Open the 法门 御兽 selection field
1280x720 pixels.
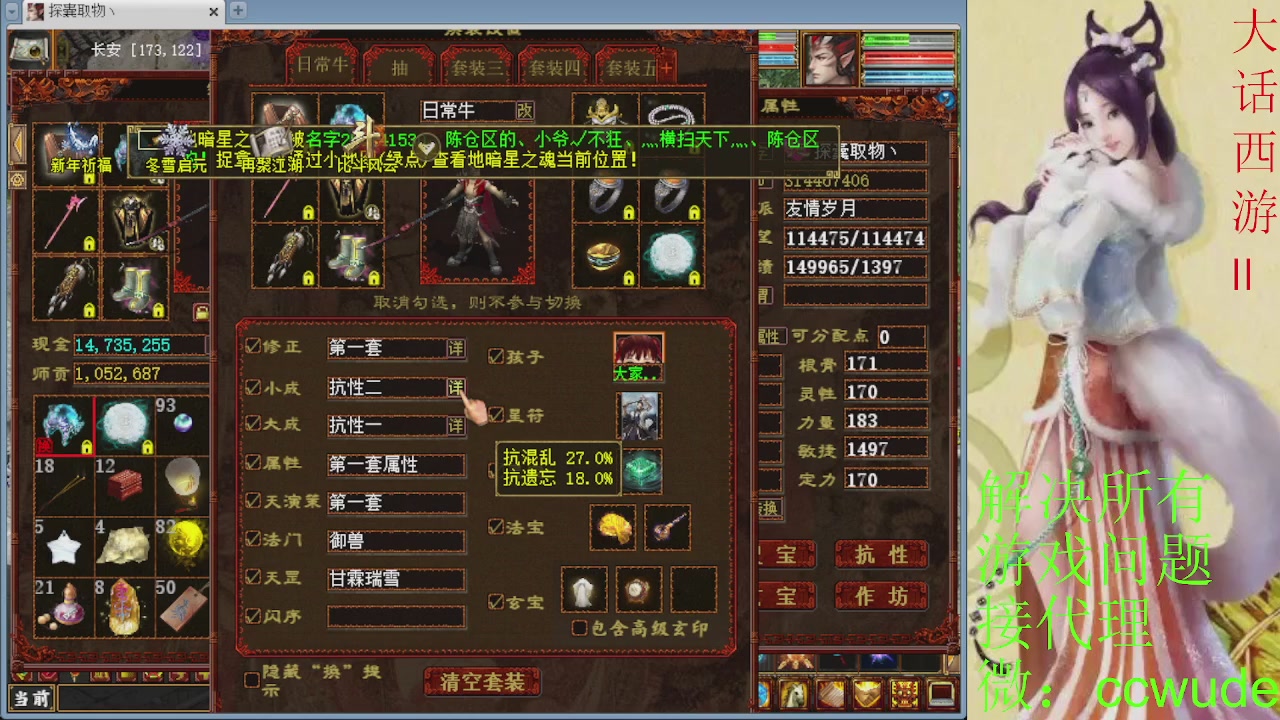395,540
